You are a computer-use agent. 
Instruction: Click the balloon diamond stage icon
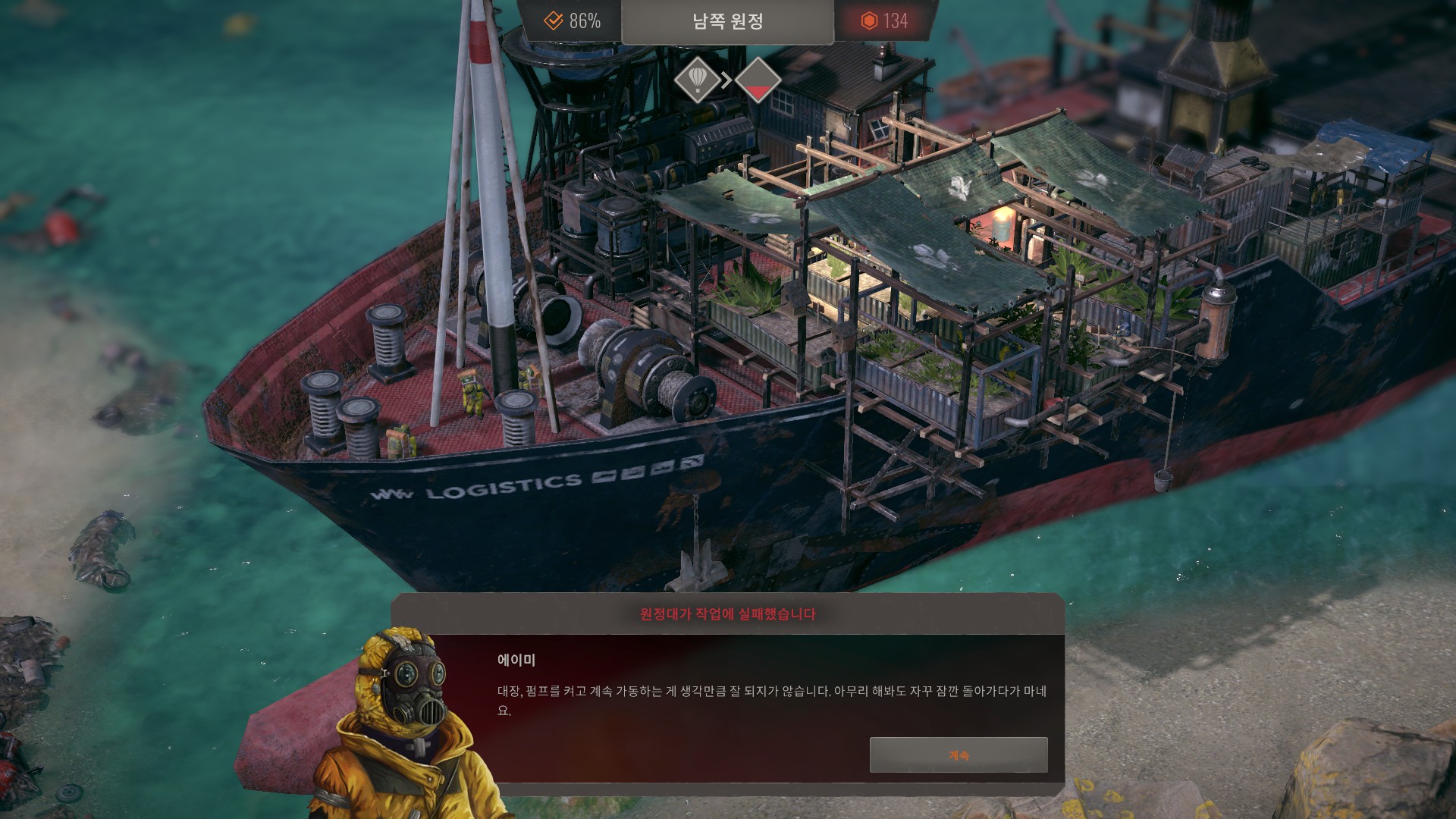698,80
